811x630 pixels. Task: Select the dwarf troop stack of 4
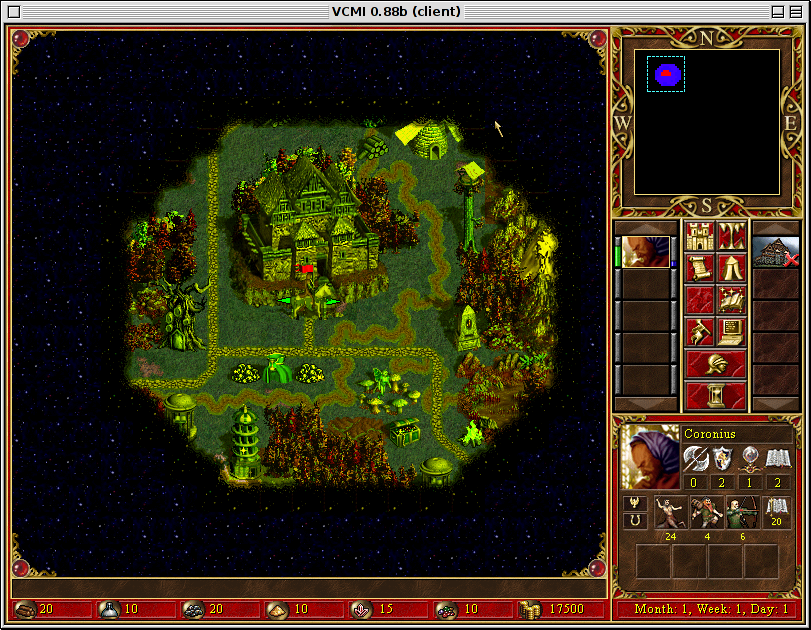pyautogui.click(x=707, y=512)
